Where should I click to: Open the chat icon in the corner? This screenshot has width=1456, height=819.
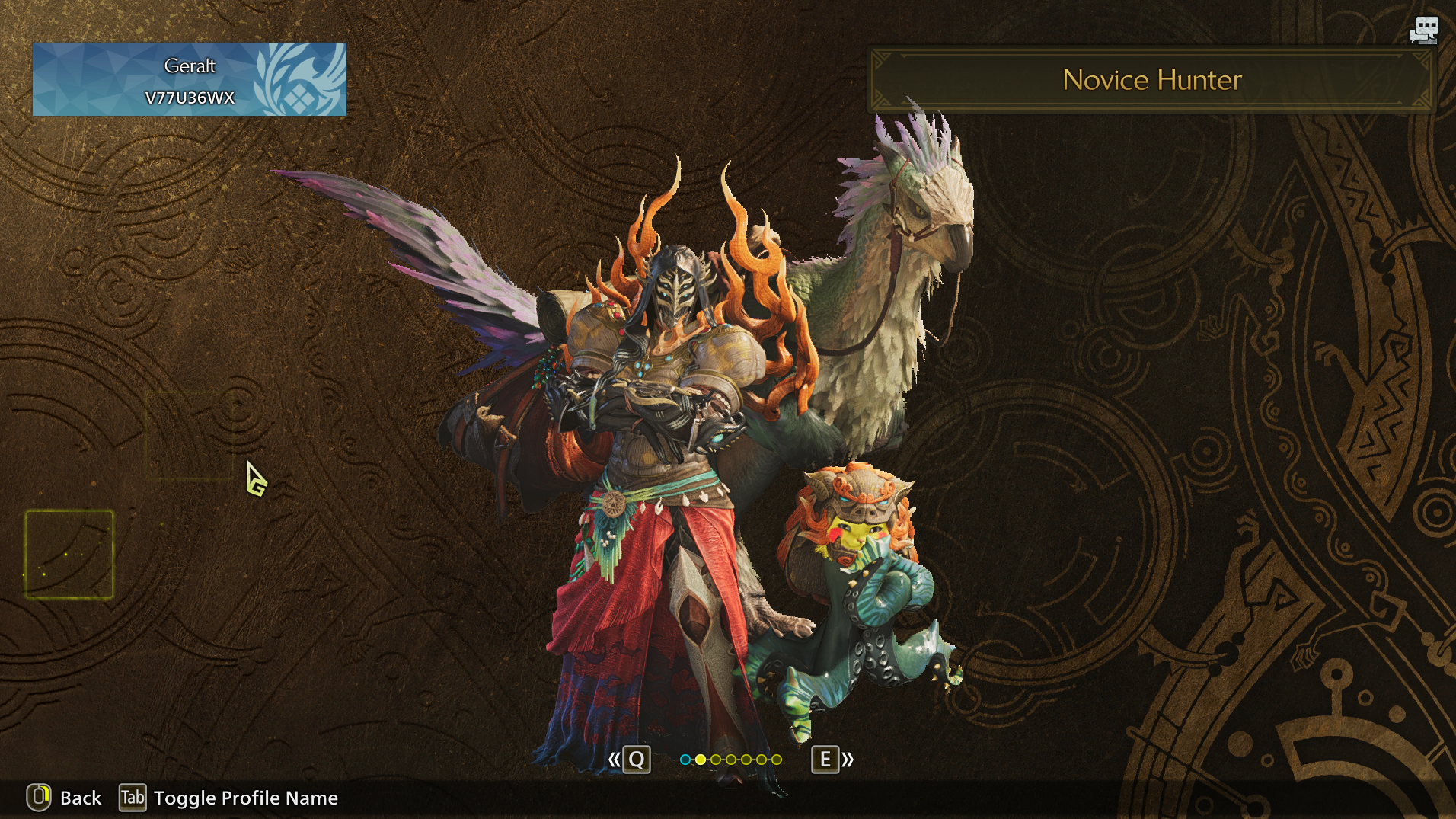(x=1423, y=30)
